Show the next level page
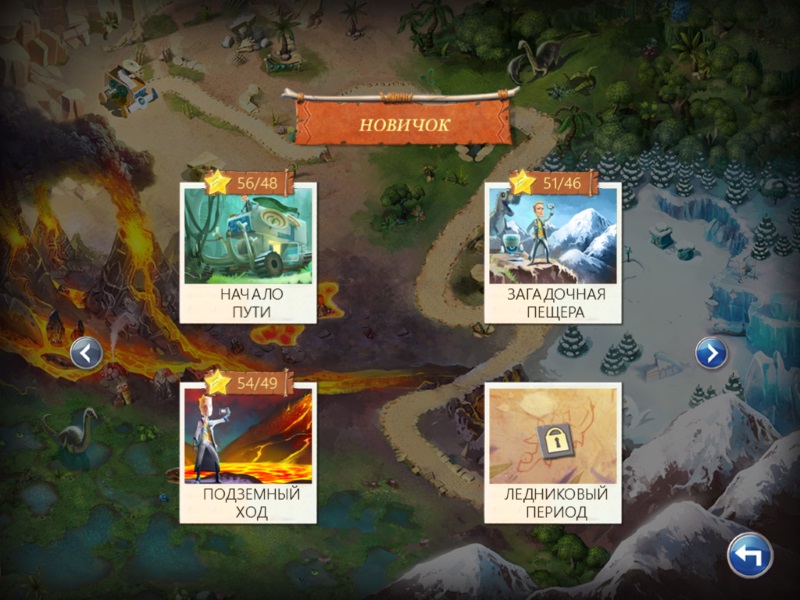The image size is (800, 600). [x=711, y=352]
